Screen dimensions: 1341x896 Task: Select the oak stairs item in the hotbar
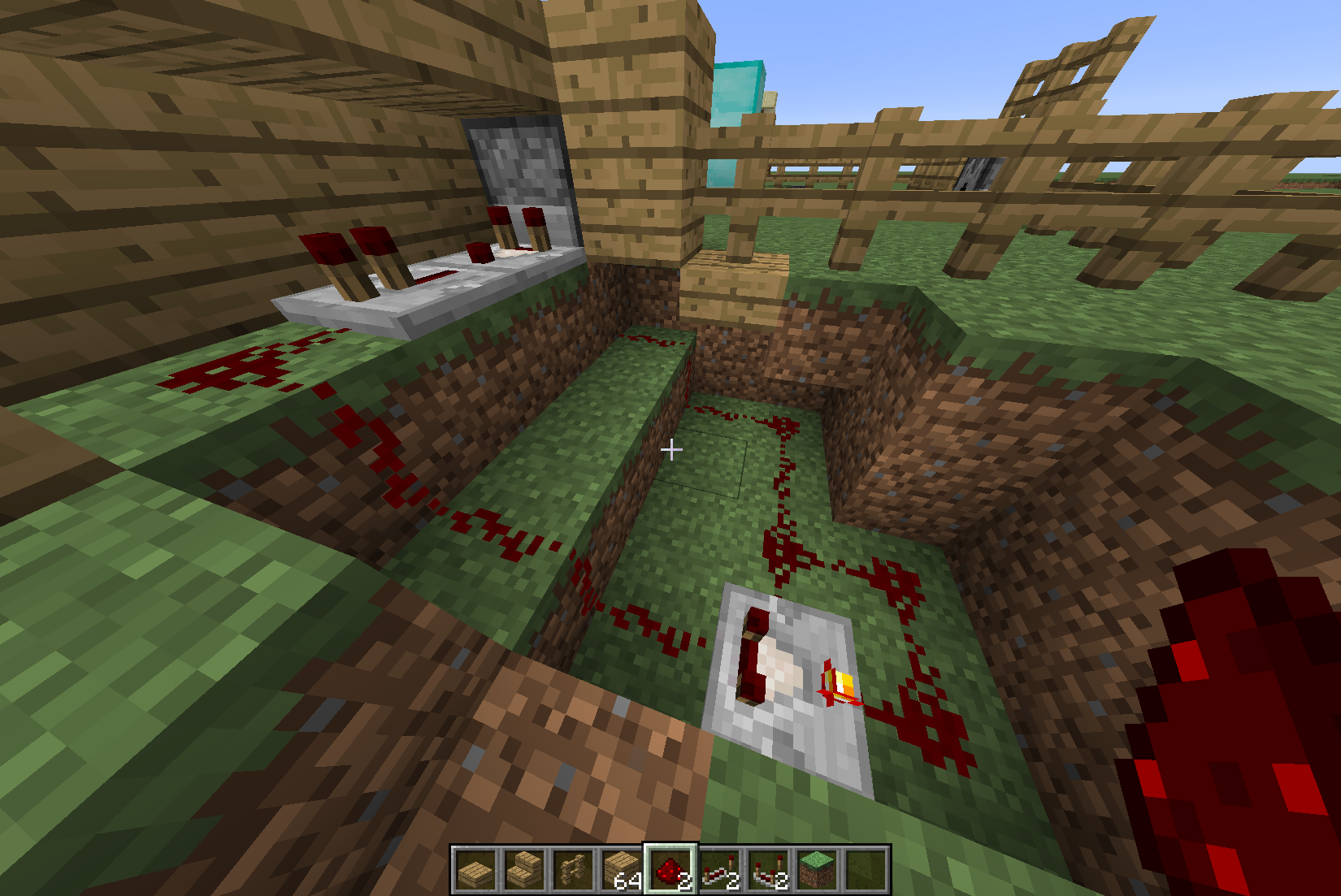[x=523, y=869]
